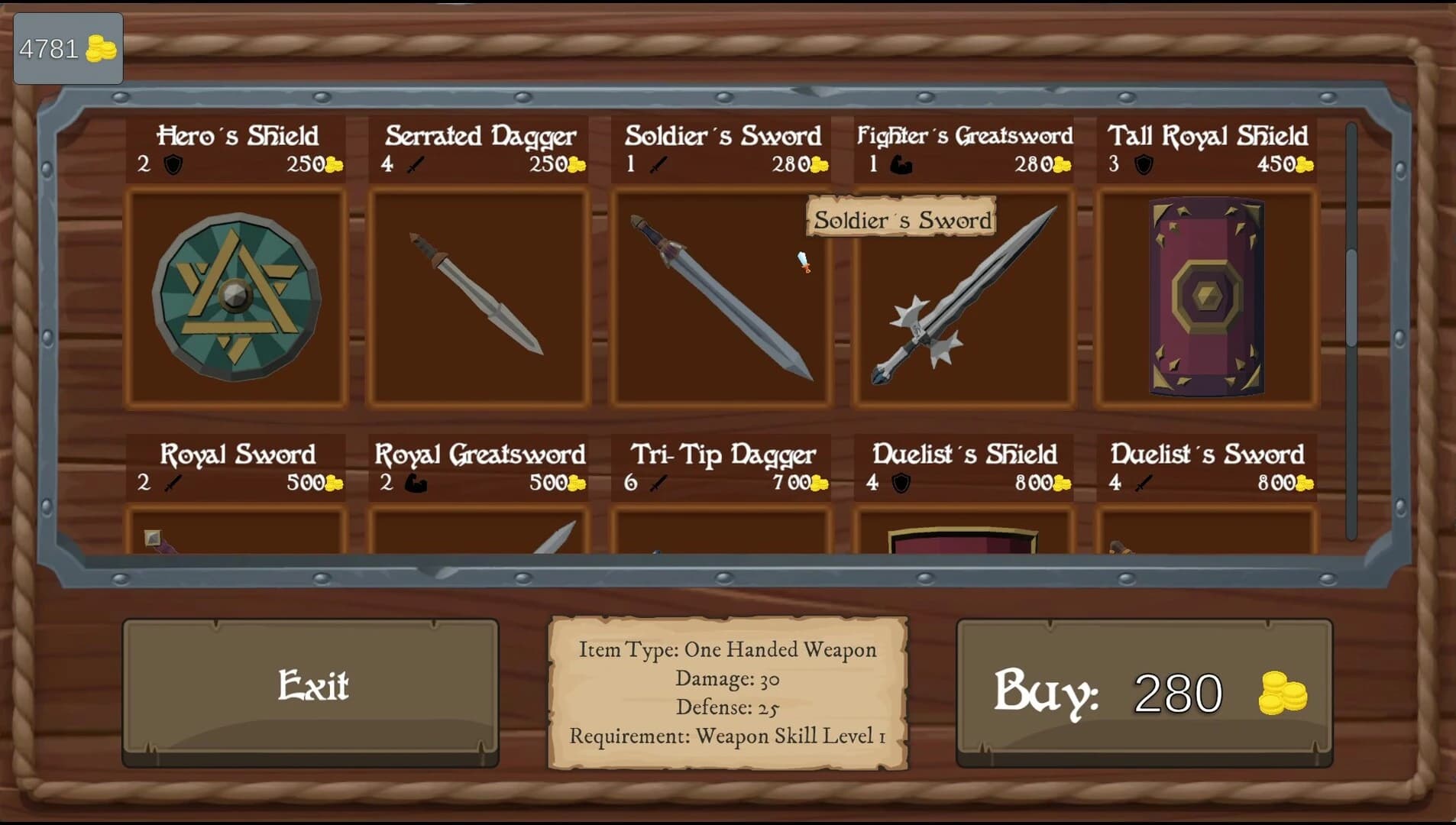Click the Soldier's Sword tooltip label
Image resolution: width=1456 pixels, height=825 pixels.
point(902,220)
